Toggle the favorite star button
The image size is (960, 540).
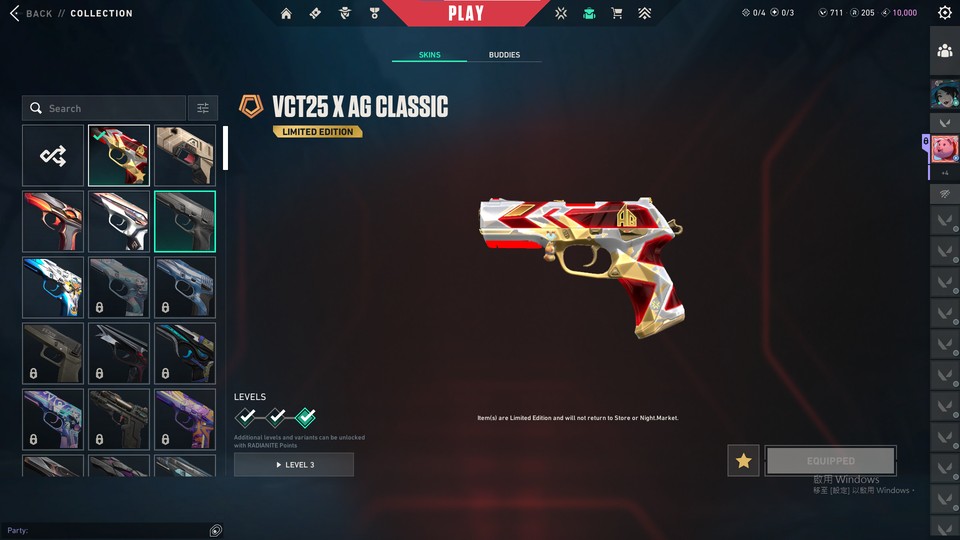tap(743, 461)
